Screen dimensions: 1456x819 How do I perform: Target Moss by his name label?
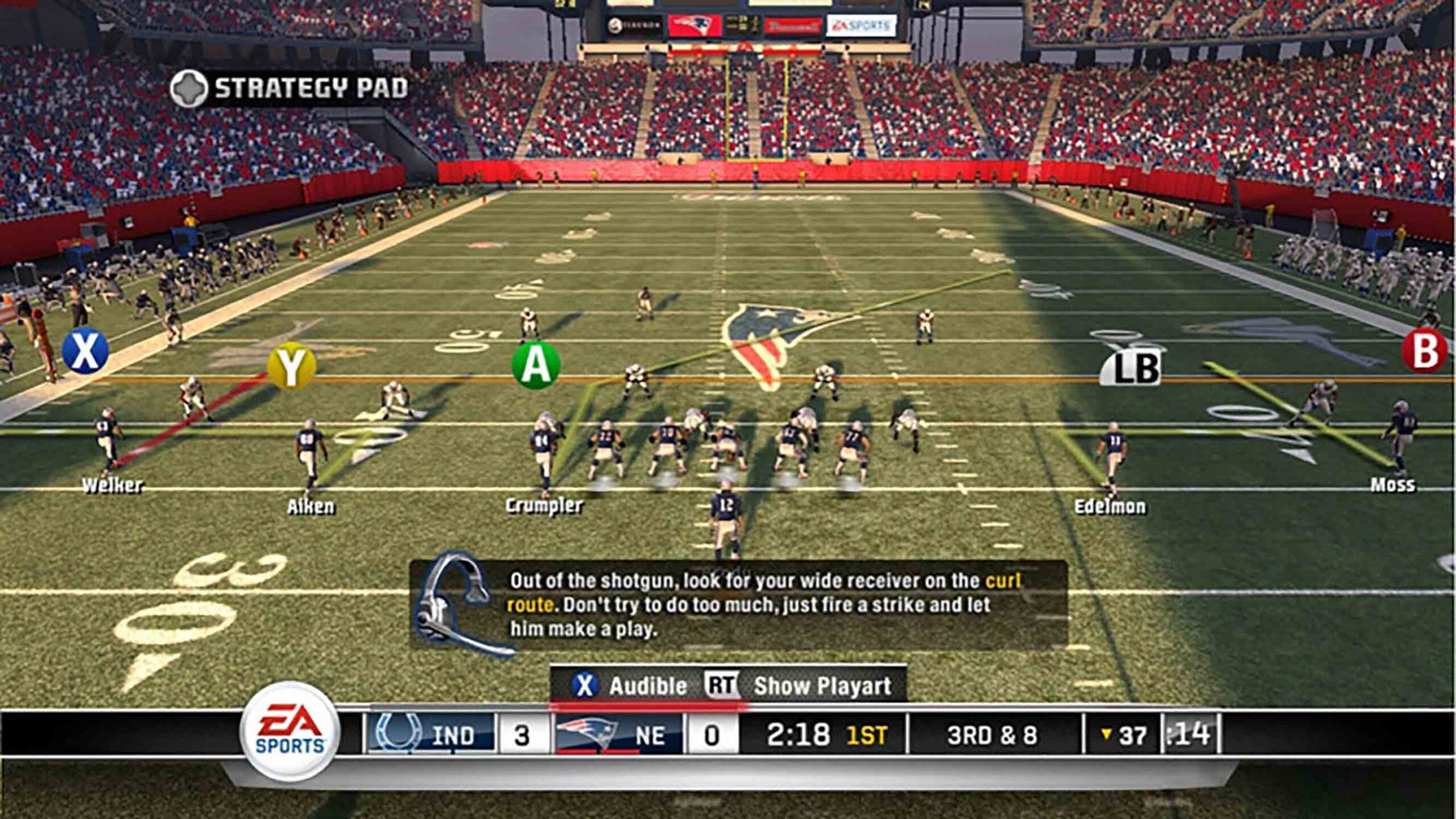tap(1392, 485)
